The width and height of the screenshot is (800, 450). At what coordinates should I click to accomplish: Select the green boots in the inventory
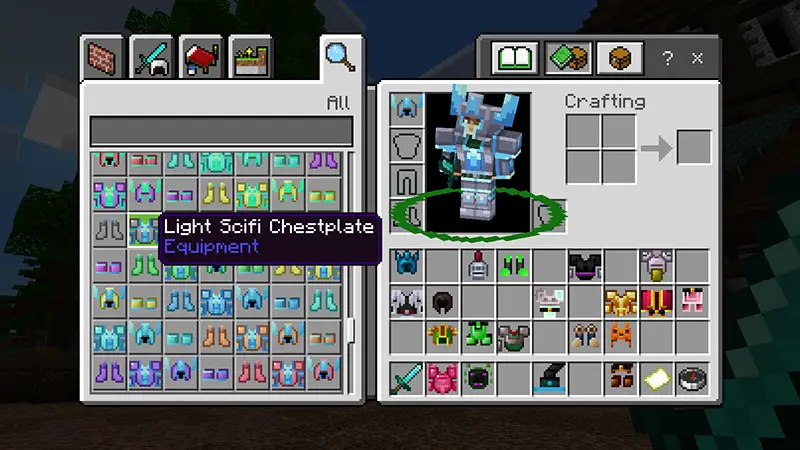pos(515,266)
